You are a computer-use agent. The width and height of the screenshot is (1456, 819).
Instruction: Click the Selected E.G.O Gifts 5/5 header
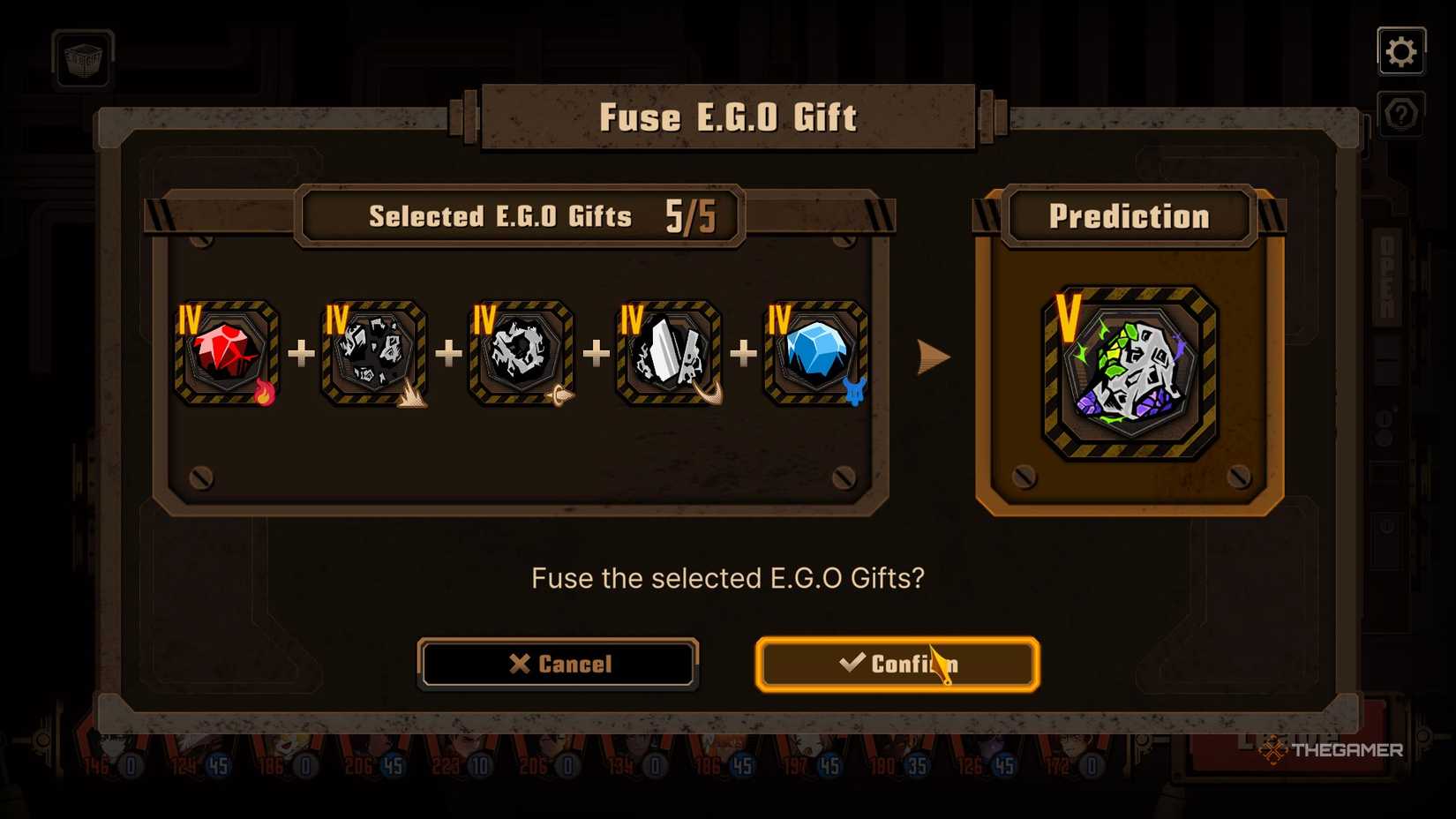521,215
